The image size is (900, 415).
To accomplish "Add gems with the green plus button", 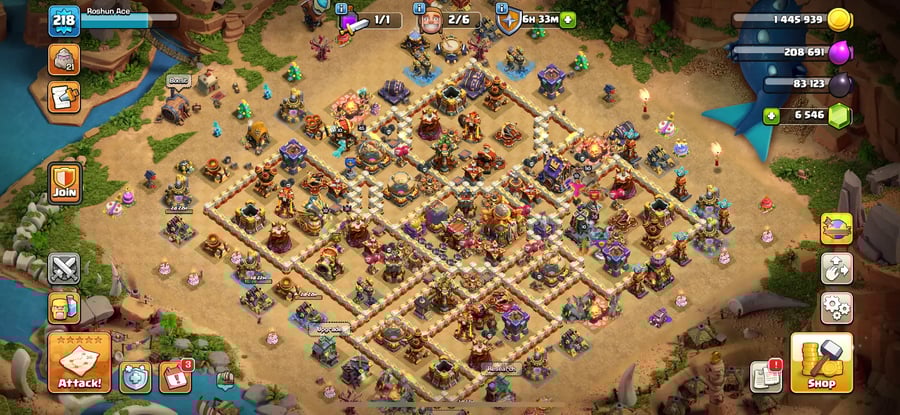I will [x=771, y=116].
